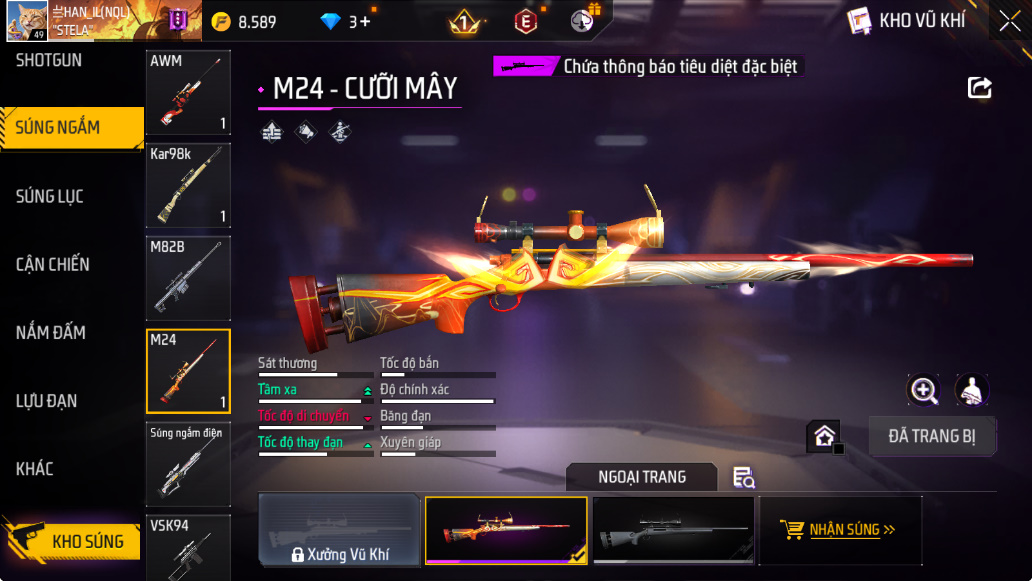1032x581 pixels.
Task: Click the share icon
Action: 980,88
